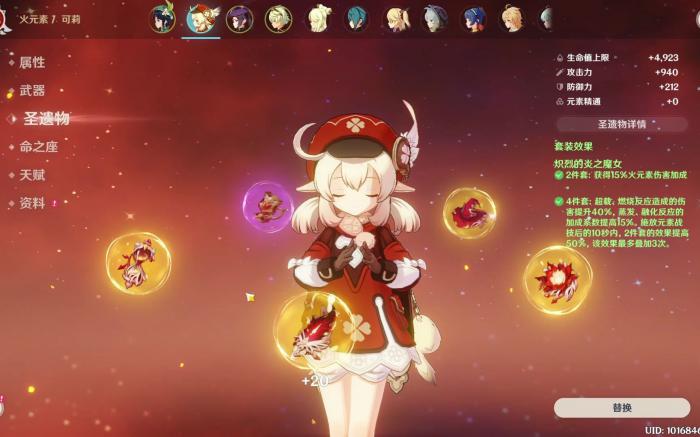Choose the dark-haired portrait left of Klee
This screenshot has width=700, height=437.
(164, 18)
